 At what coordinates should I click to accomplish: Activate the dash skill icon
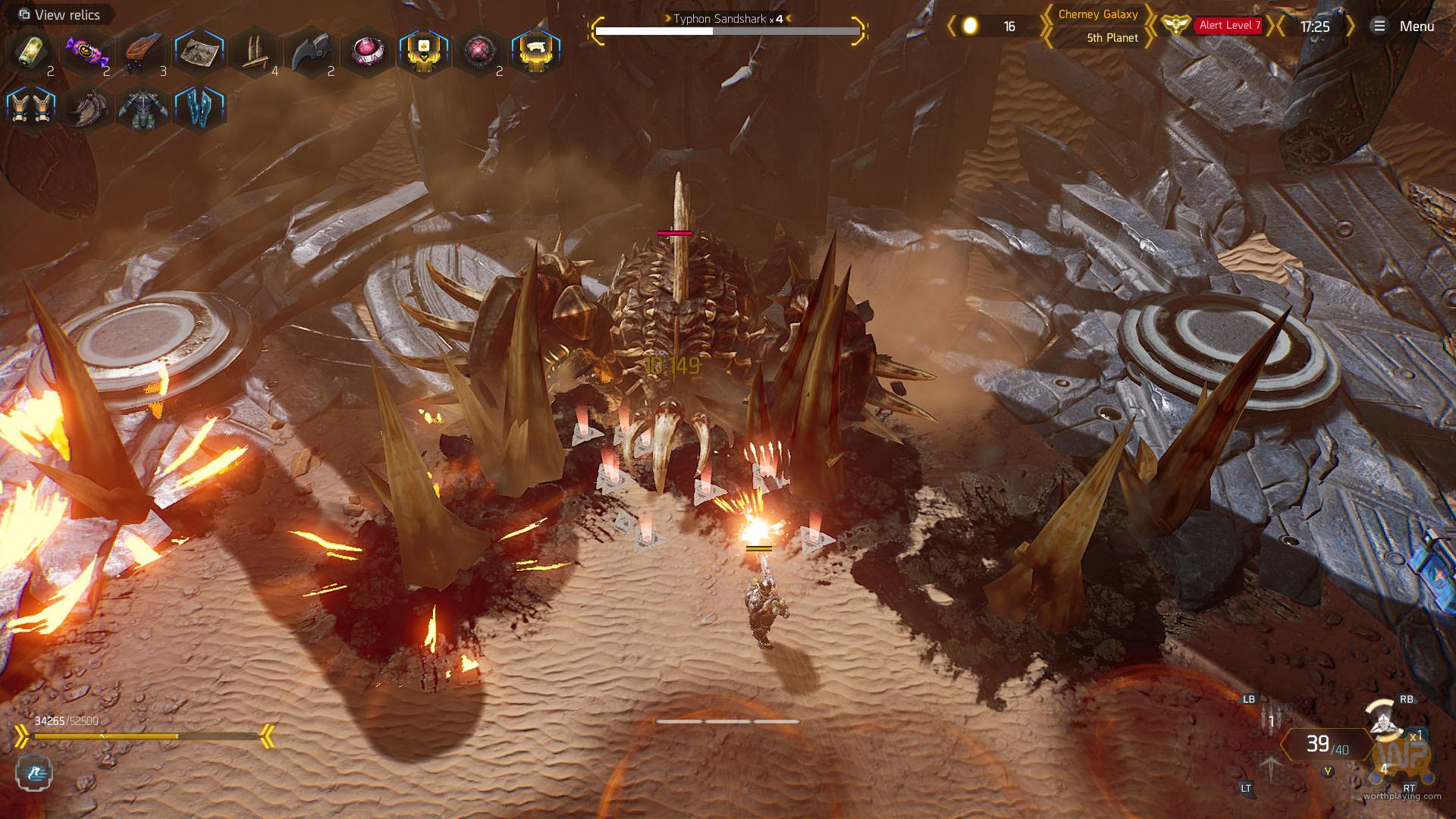tap(34, 773)
